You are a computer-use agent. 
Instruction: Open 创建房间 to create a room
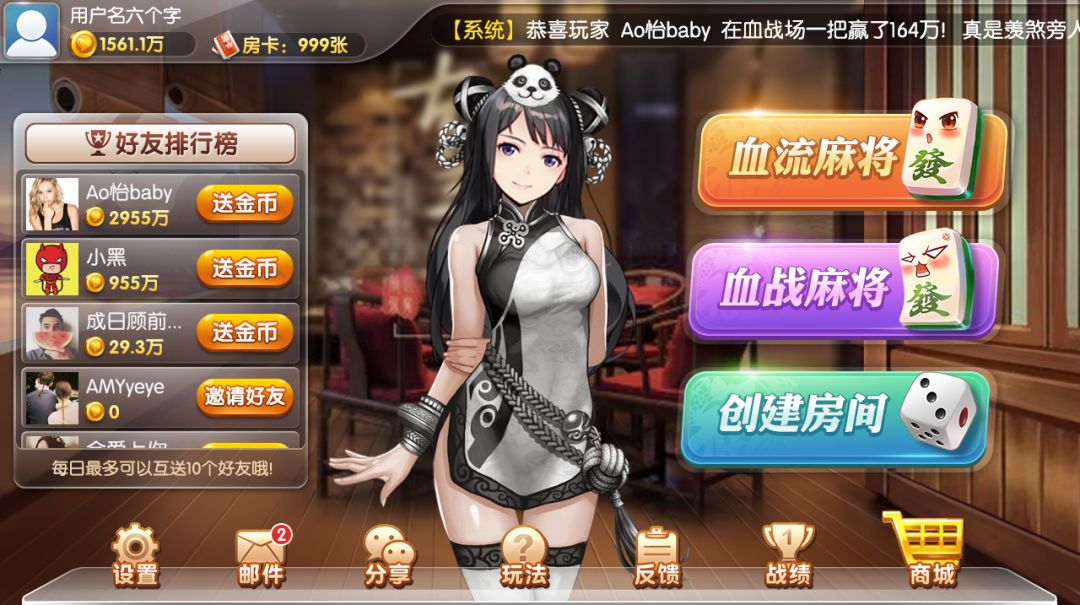click(833, 416)
